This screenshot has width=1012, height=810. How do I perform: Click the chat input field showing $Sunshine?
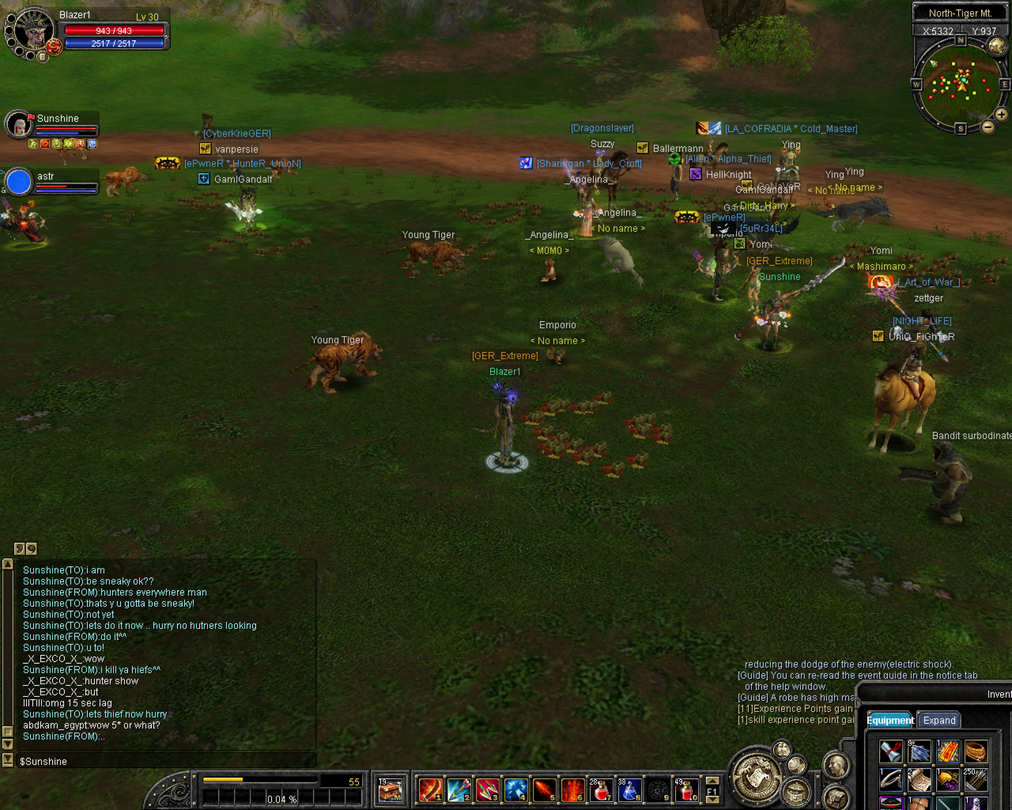160,761
